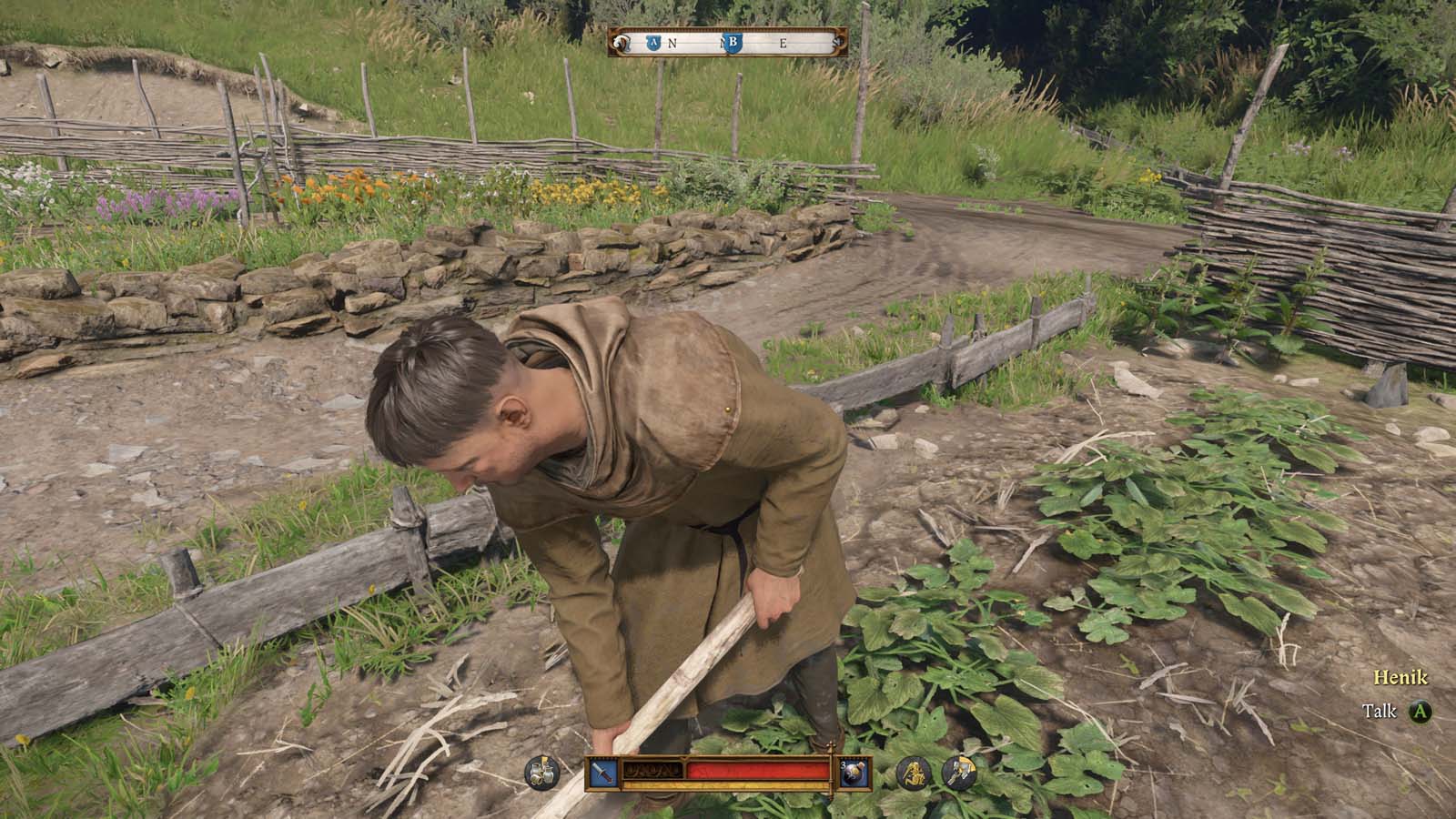The width and height of the screenshot is (1456, 819).
Task: Click the E letter on the compass
Action: [x=783, y=42]
